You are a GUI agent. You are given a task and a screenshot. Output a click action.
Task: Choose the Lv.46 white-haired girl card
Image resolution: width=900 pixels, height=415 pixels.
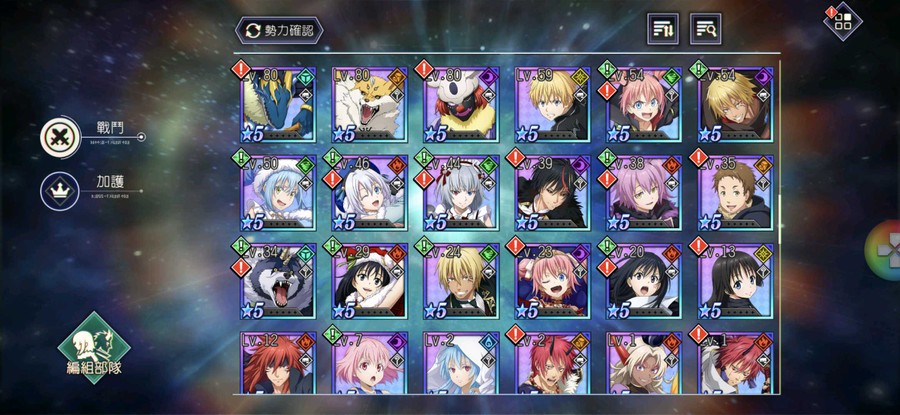click(x=369, y=192)
